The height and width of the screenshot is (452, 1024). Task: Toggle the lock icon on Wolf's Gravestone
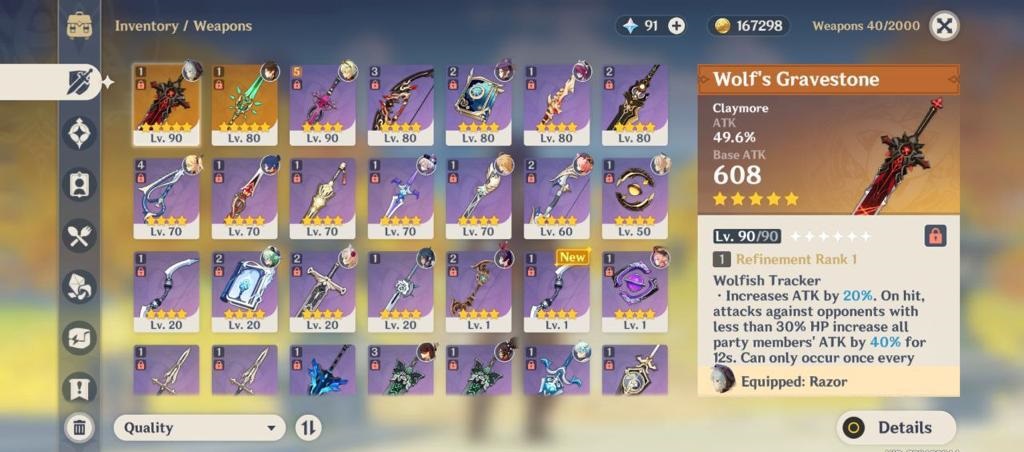pyautogui.click(x=935, y=236)
